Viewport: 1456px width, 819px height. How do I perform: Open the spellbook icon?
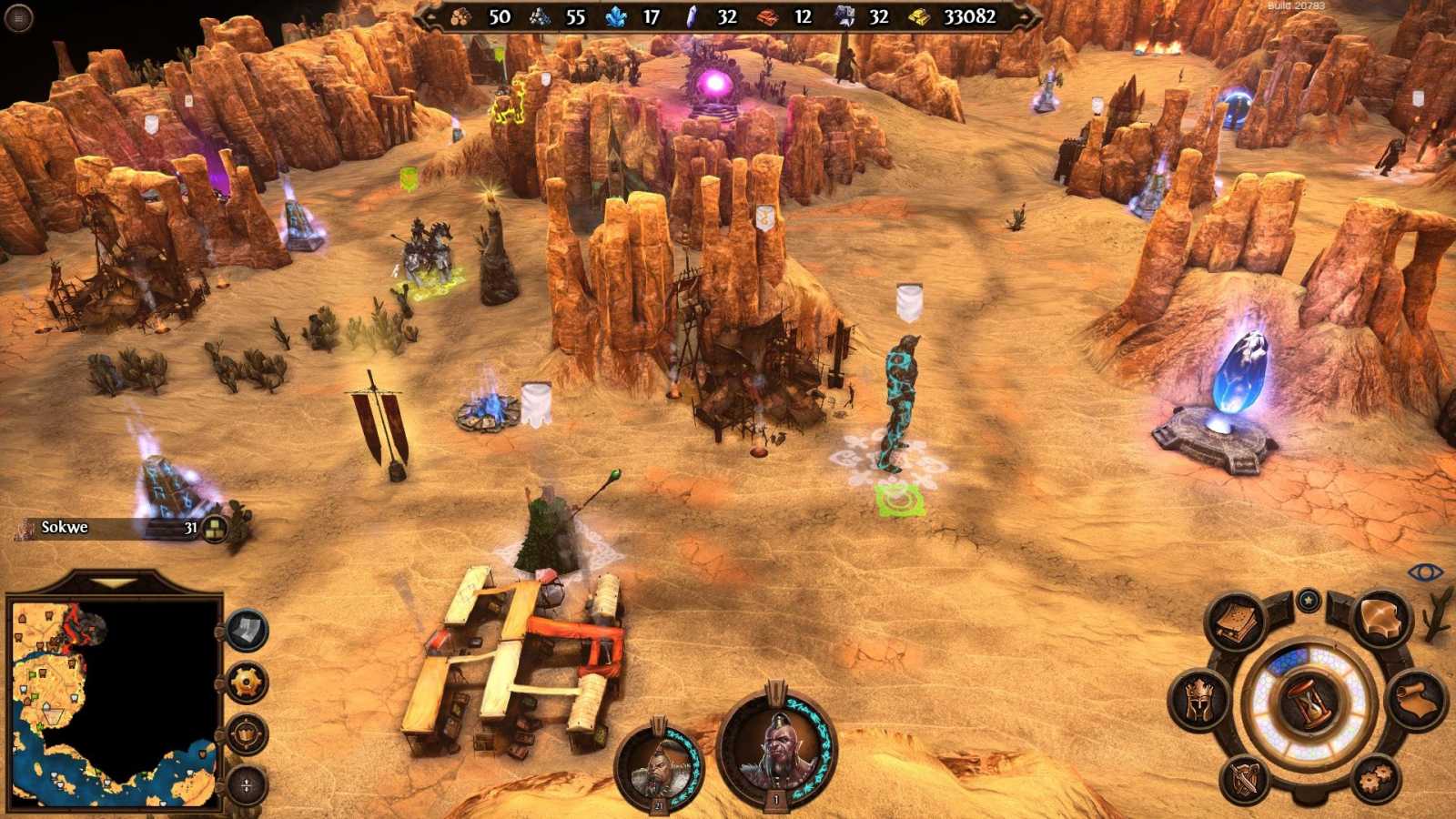pos(1235,621)
